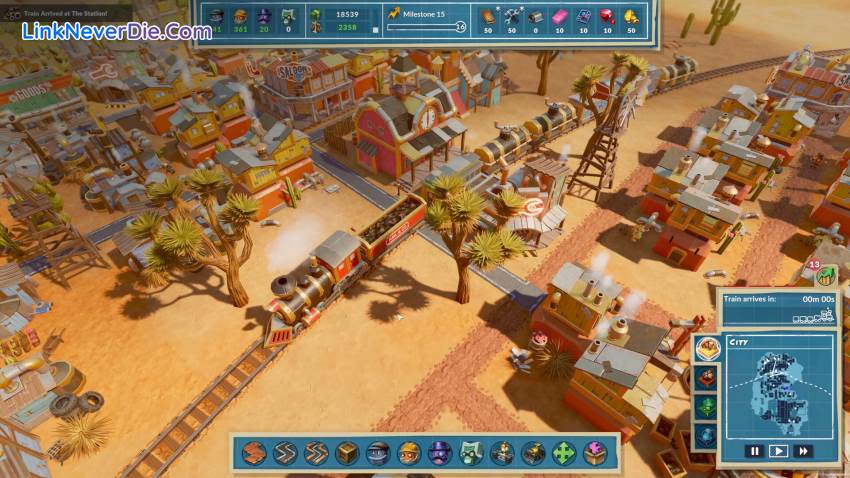Open the road building tool

pyautogui.click(x=254, y=453)
